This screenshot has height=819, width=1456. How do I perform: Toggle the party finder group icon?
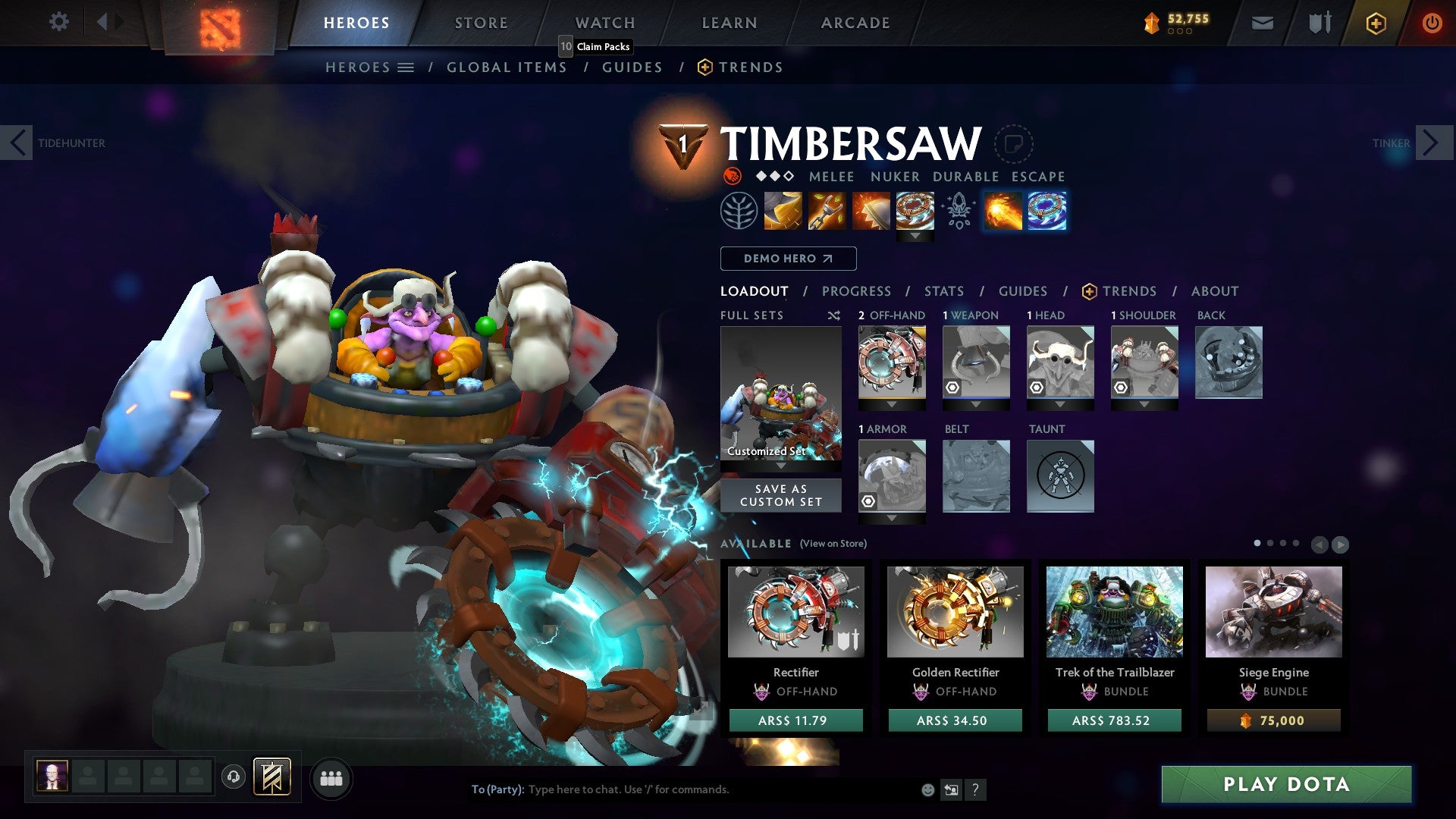click(331, 778)
